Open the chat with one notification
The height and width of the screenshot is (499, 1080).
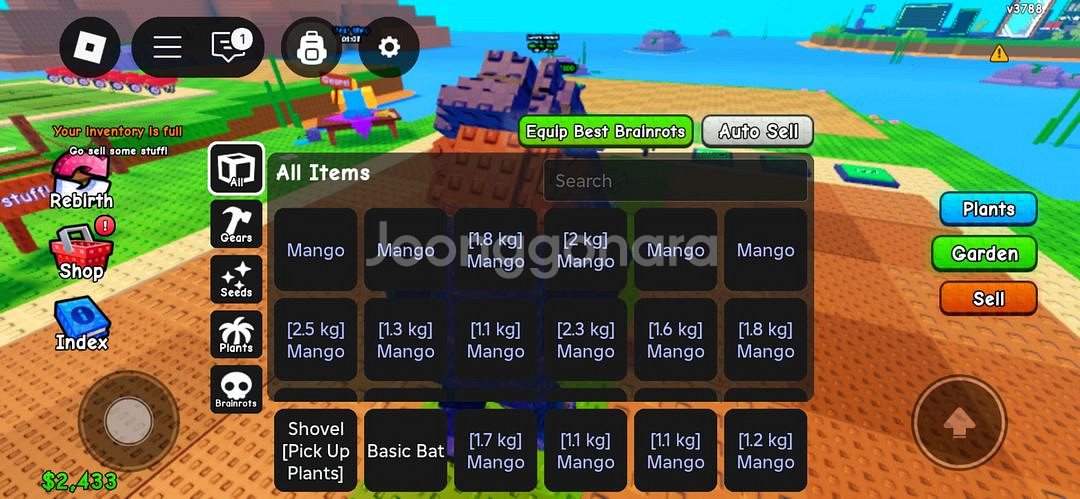pyautogui.click(x=229, y=47)
